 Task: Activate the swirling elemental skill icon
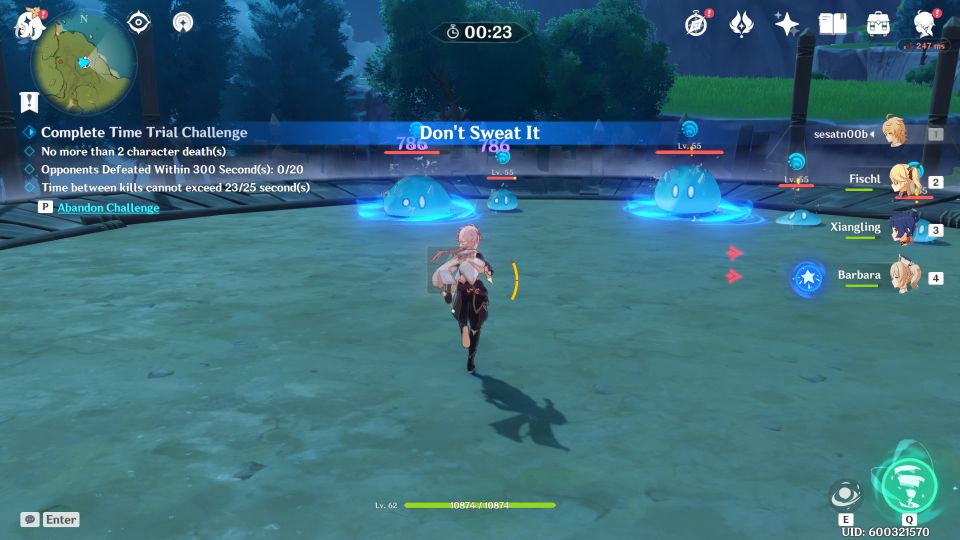point(846,495)
